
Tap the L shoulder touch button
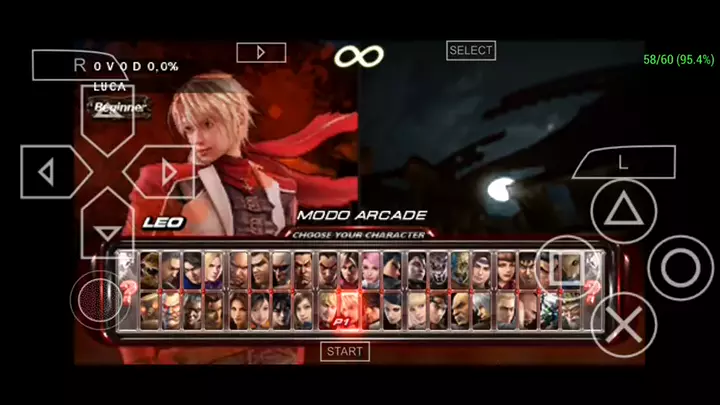(624, 161)
